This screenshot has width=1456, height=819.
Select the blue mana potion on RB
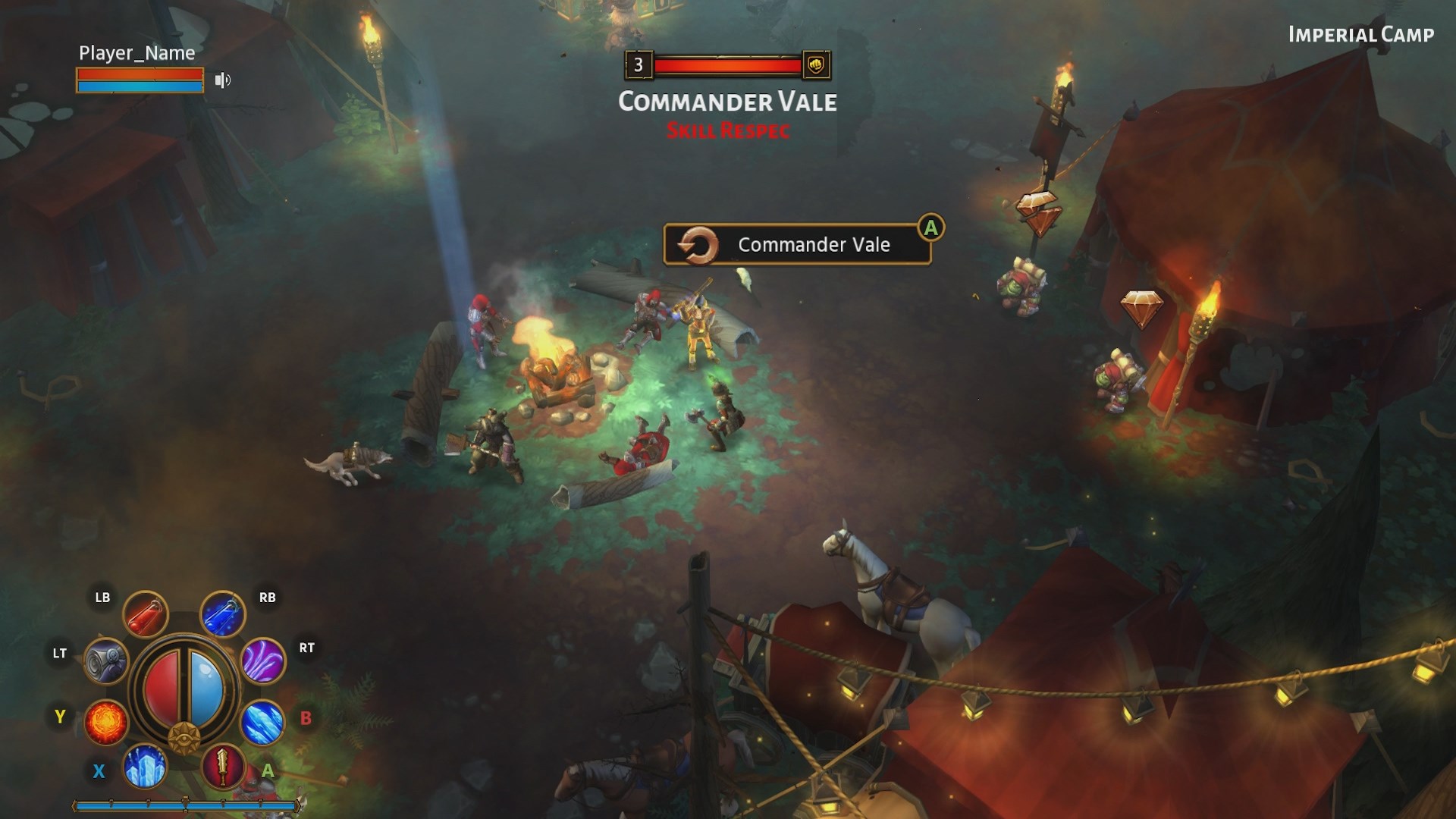pos(220,613)
